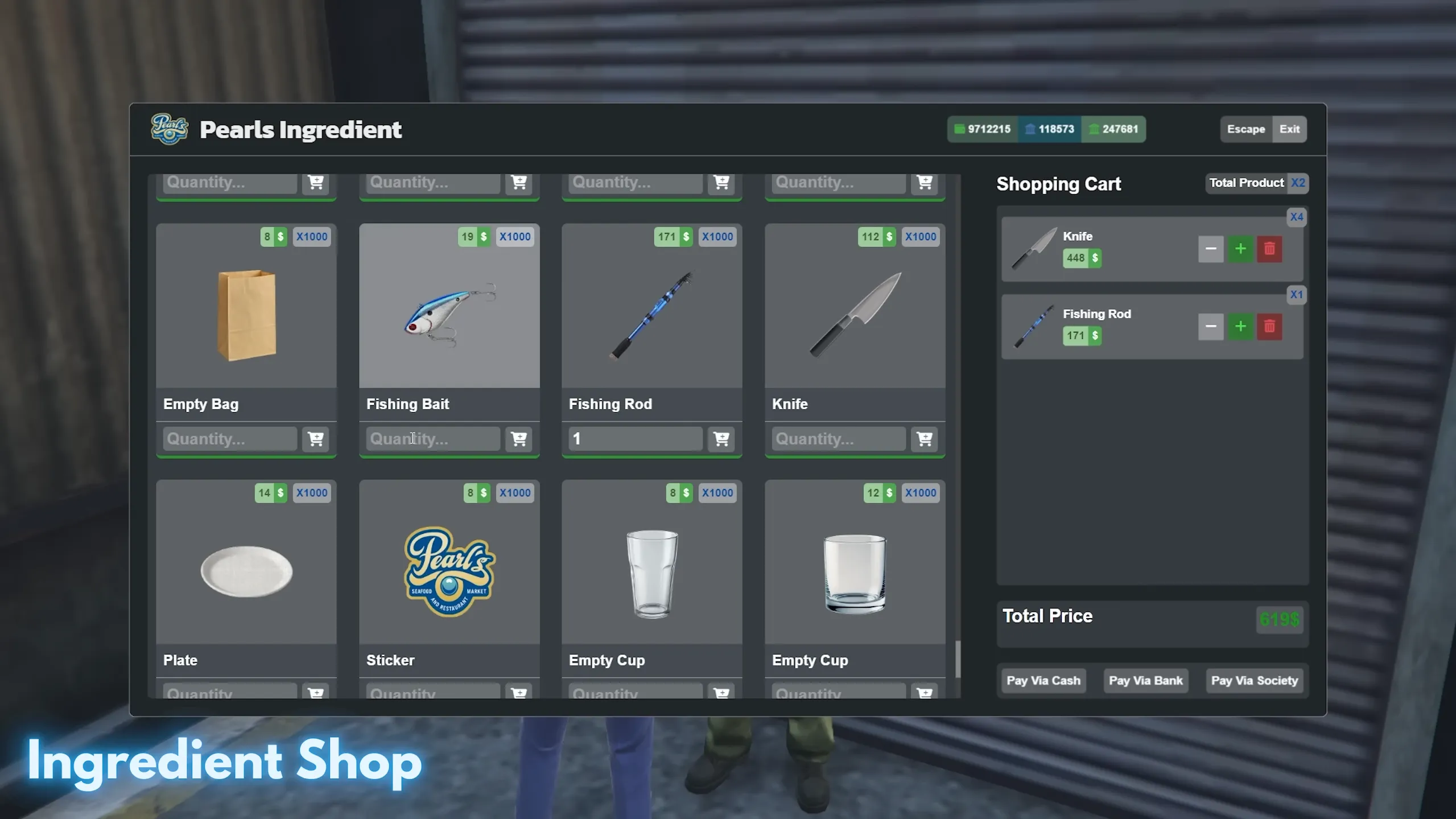Screen dimensions: 1456x819
Task: Click Pay Via Bank
Action: pyautogui.click(x=1145, y=680)
